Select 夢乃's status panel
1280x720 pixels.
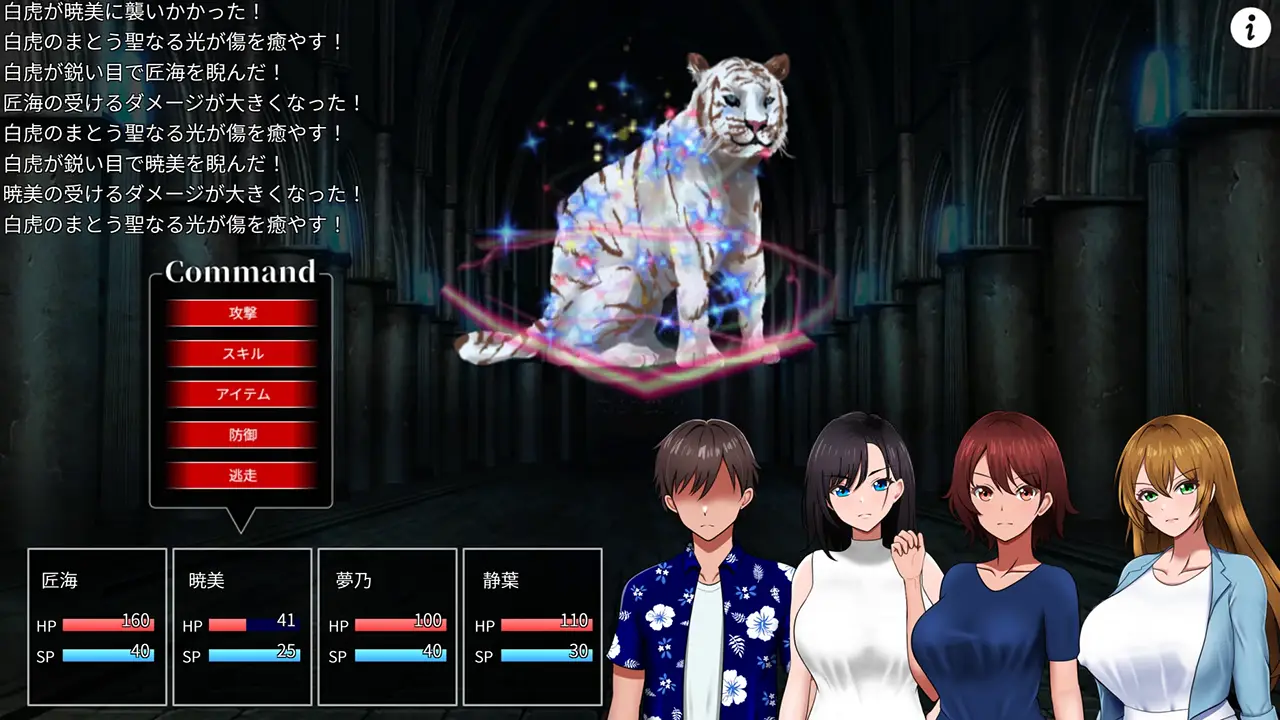(388, 626)
